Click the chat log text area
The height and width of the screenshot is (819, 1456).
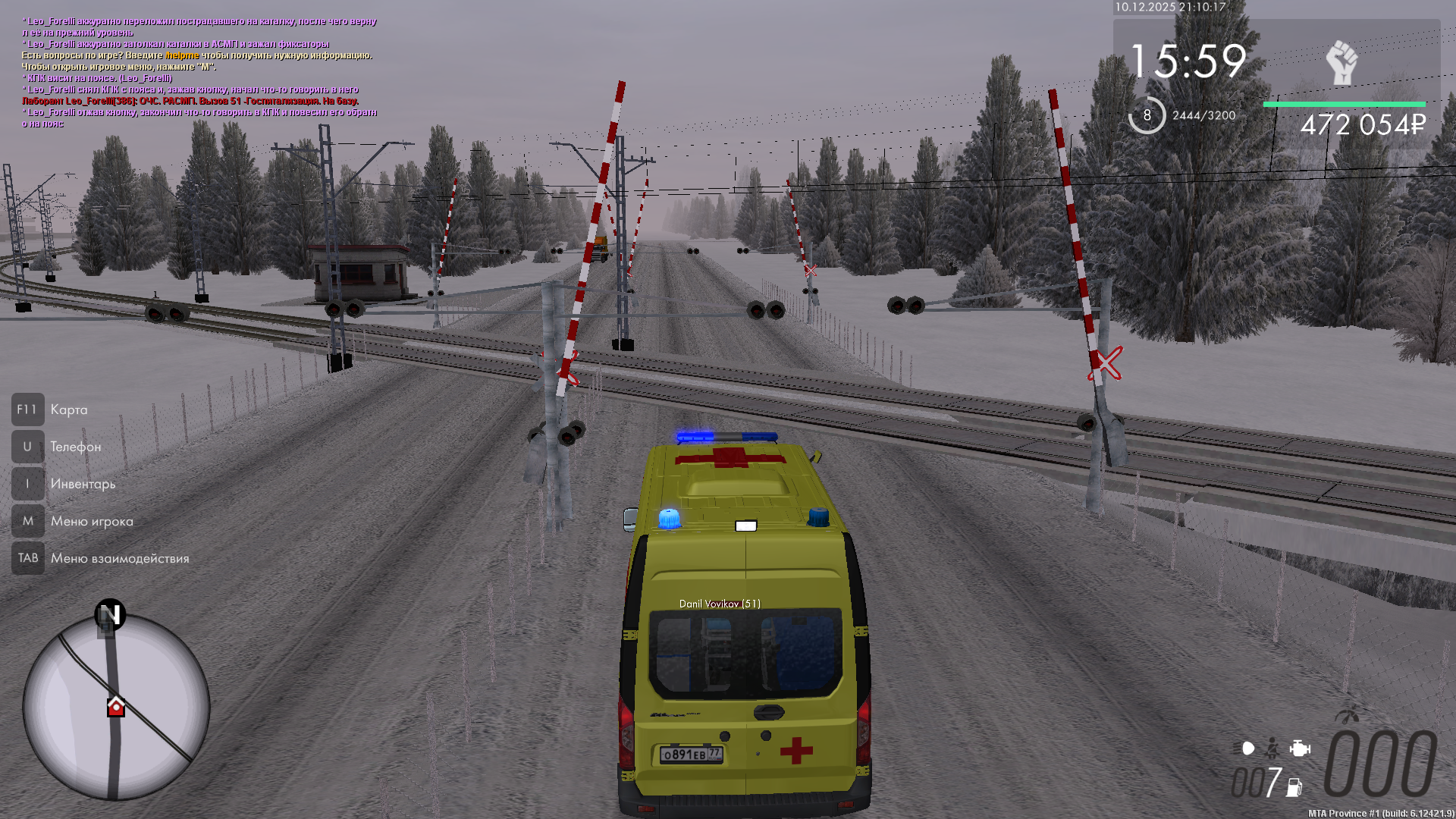coord(199,72)
